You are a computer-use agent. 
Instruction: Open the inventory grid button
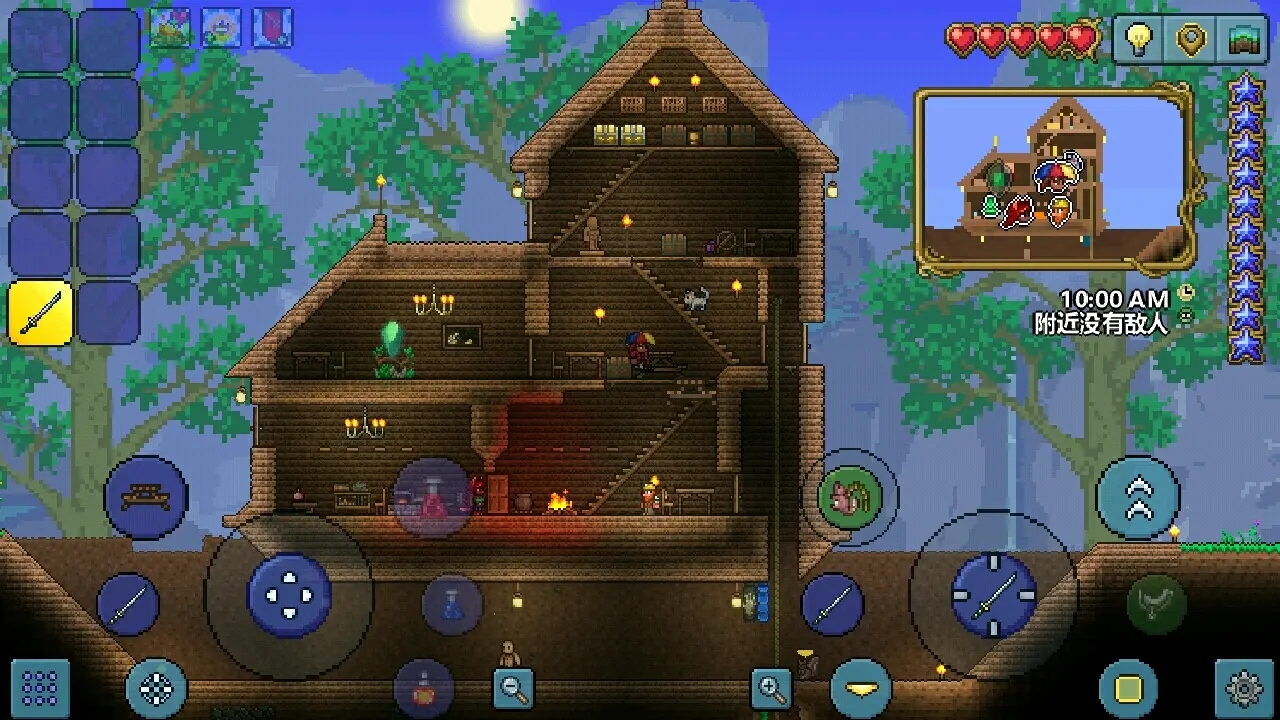tap(40, 688)
